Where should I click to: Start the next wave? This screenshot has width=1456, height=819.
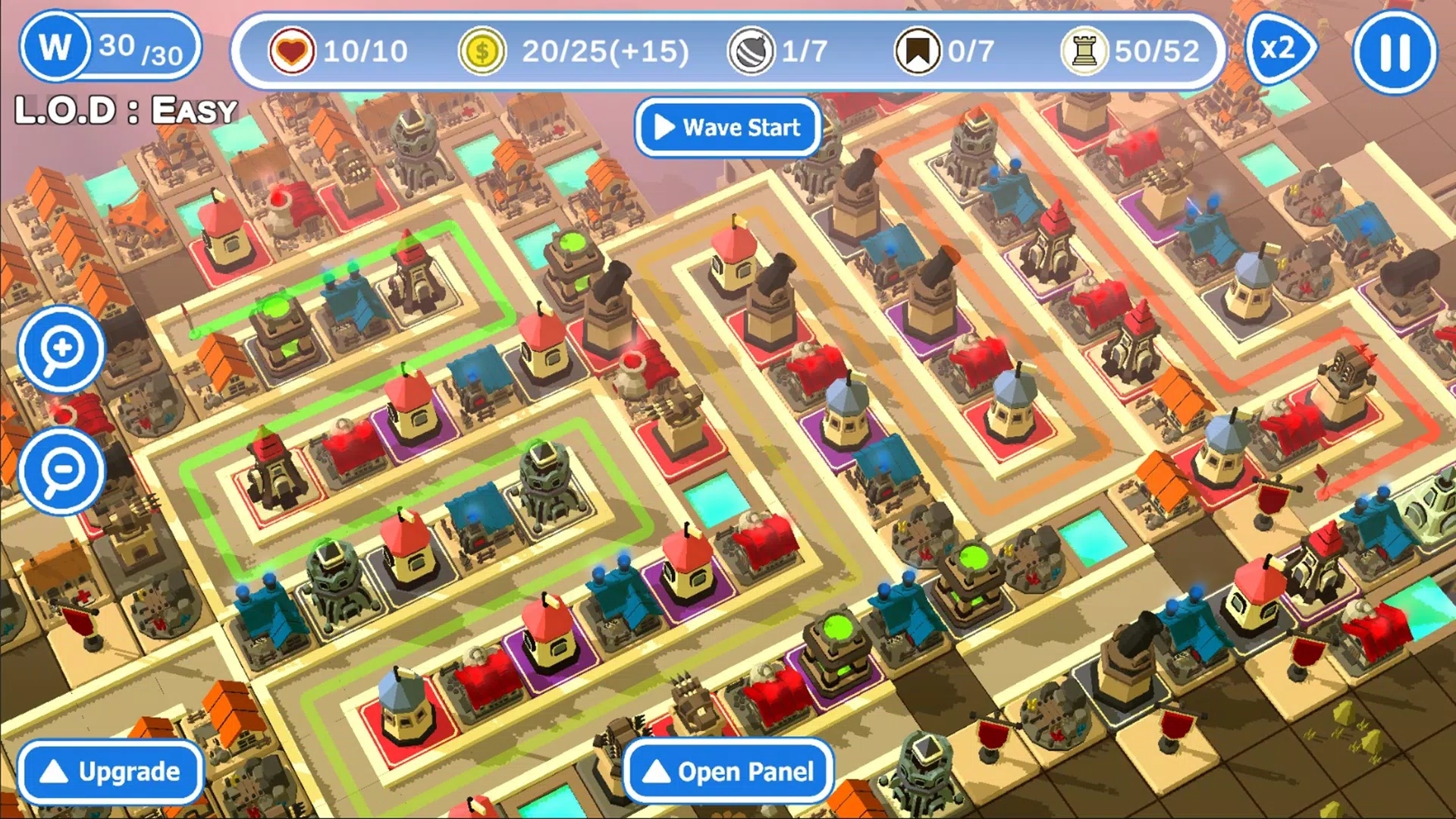[728, 127]
